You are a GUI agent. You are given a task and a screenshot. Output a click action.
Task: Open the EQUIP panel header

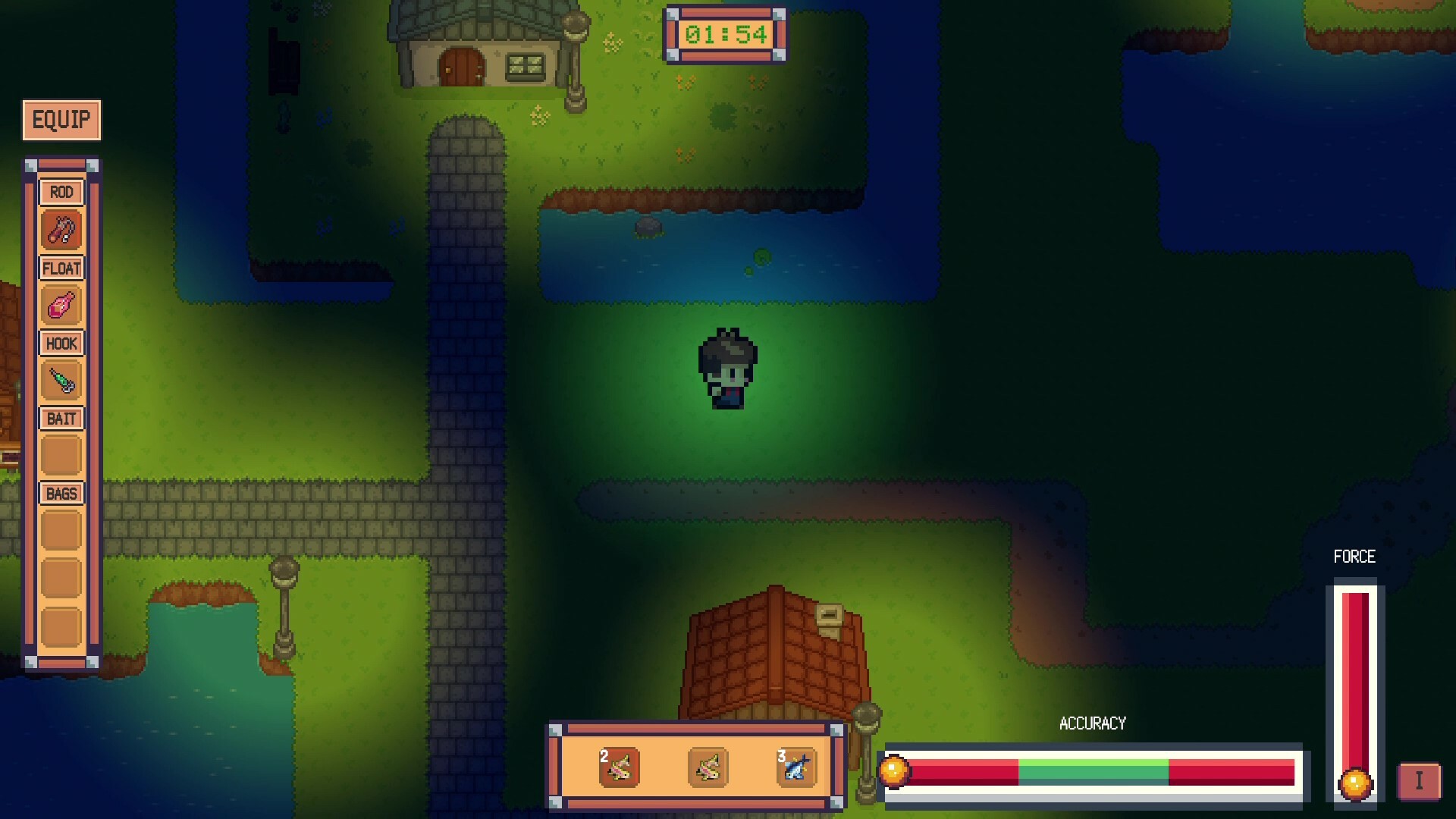tap(61, 119)
